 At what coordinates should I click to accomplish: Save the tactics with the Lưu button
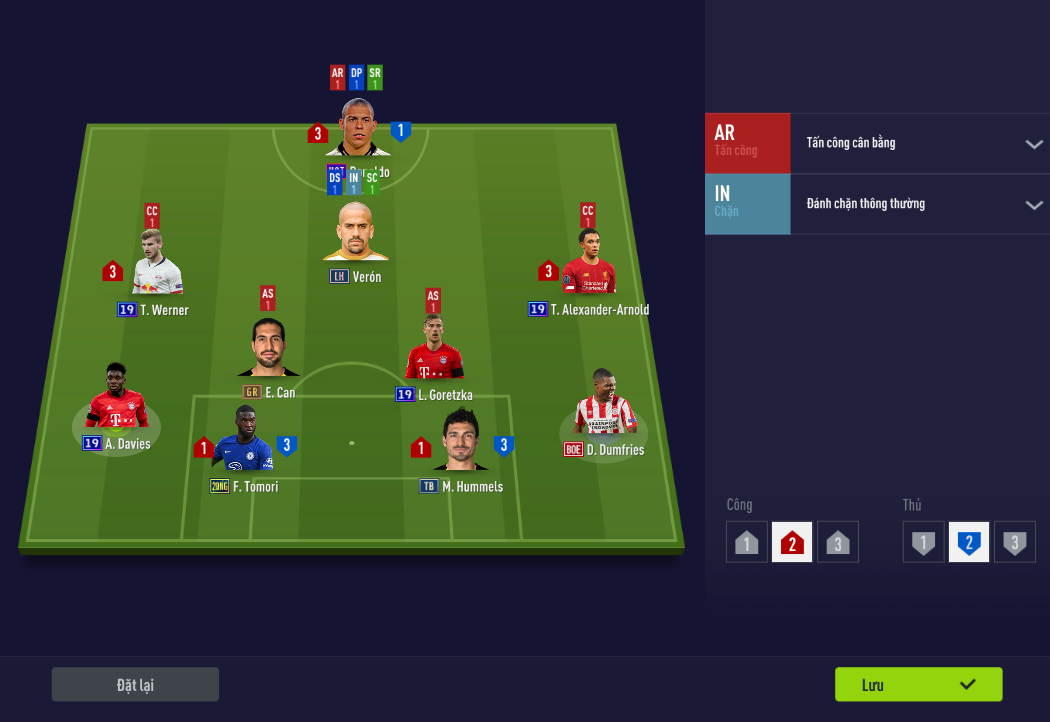[918, 685]
